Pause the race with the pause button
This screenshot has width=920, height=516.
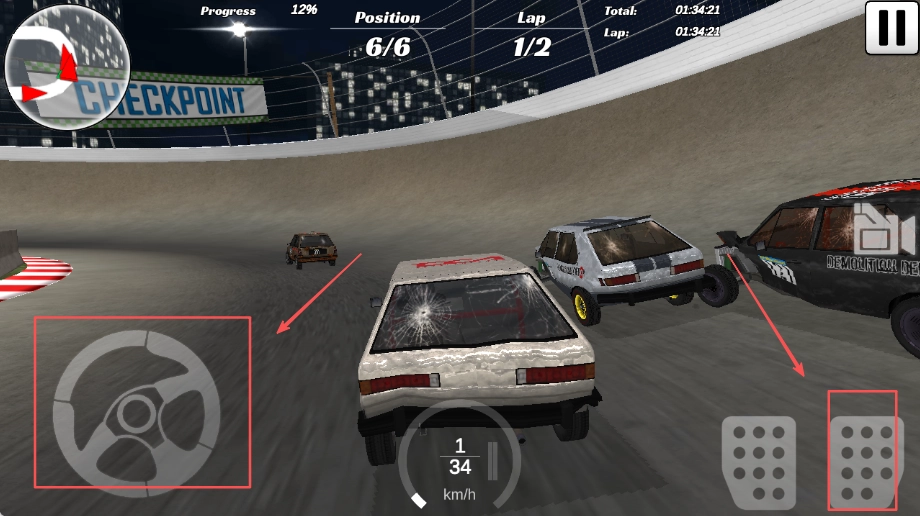coord(891,28)
